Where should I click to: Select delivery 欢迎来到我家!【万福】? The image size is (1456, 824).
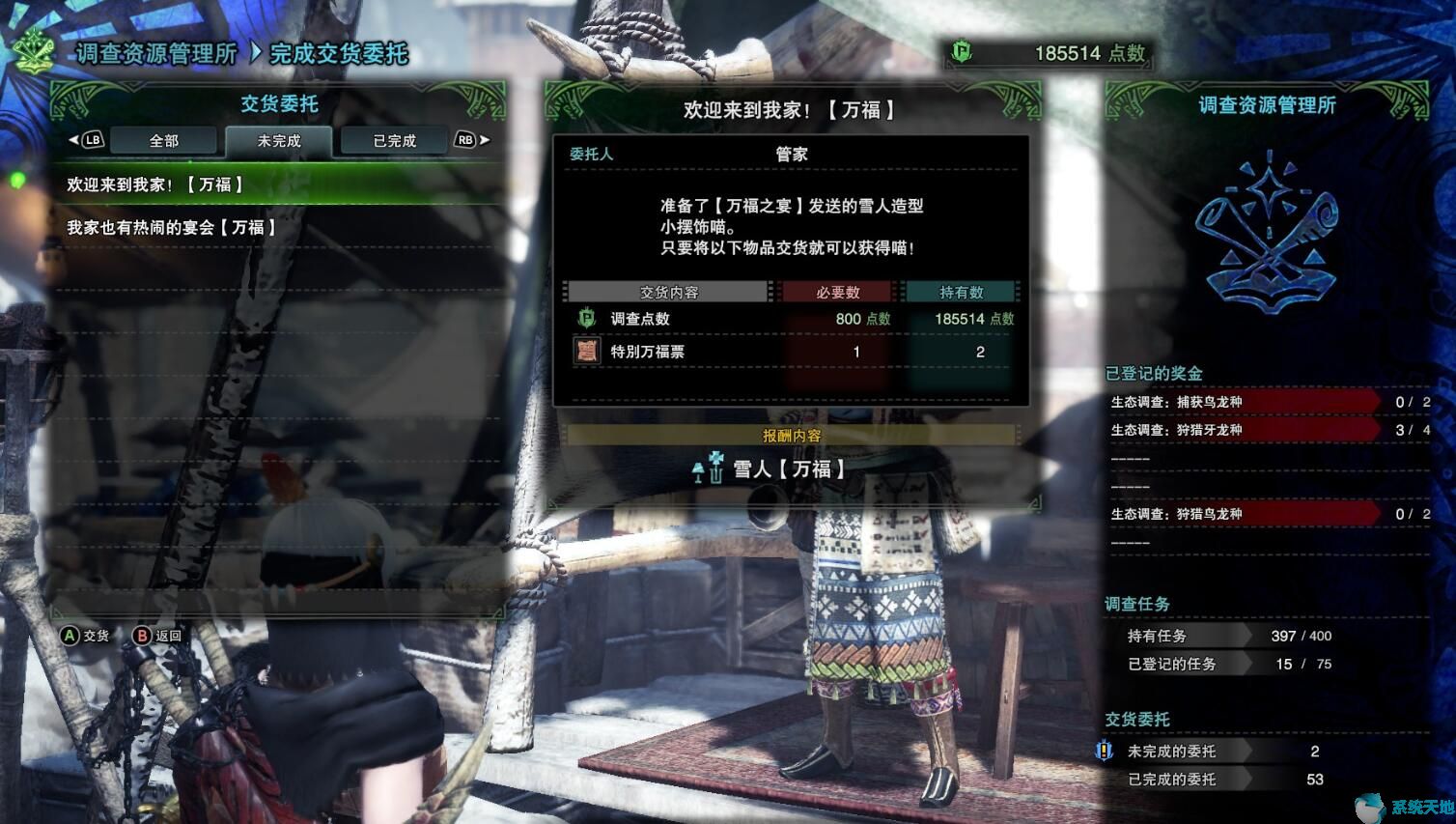(280, 185)
